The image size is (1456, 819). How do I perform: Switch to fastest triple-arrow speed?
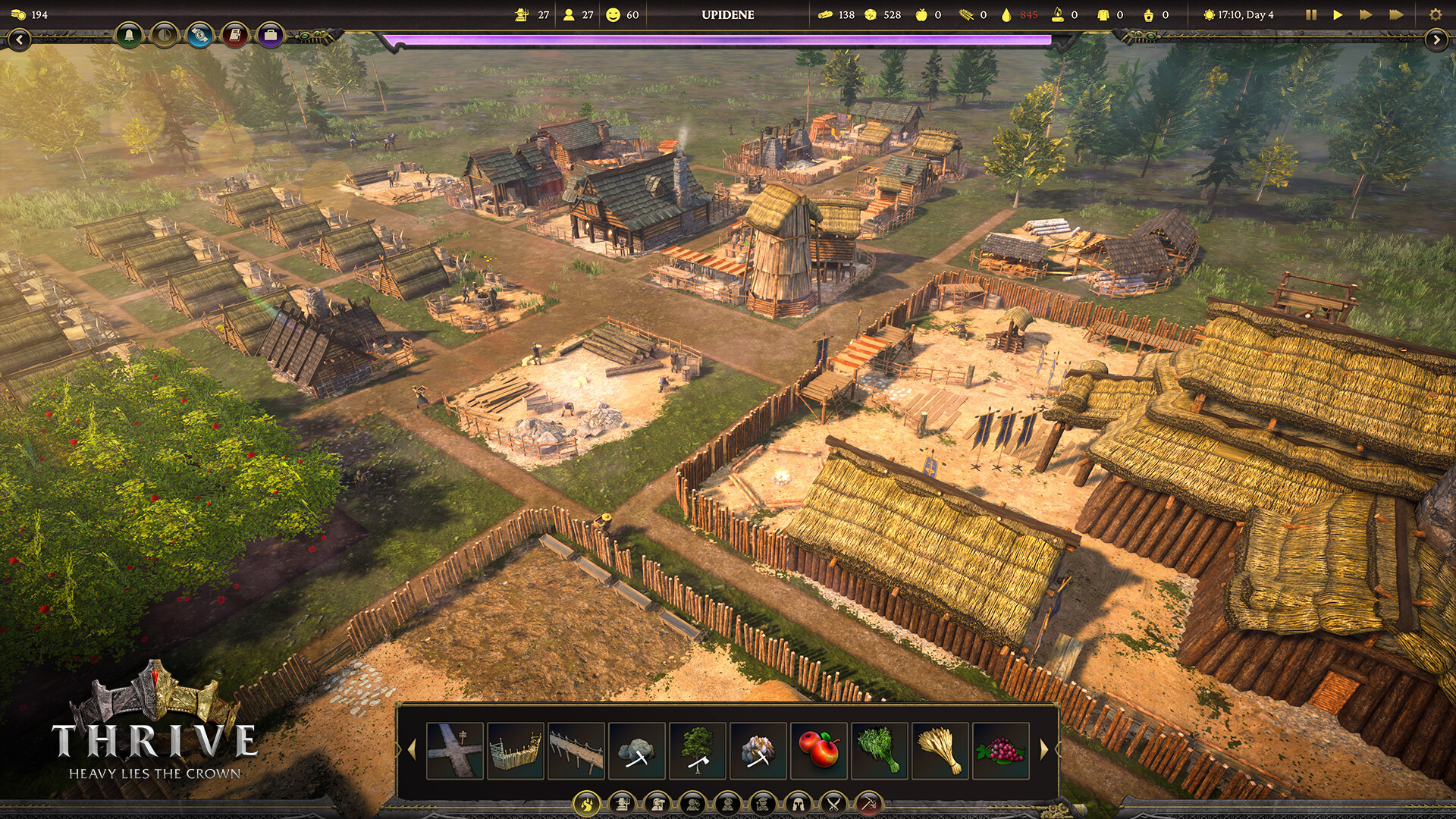[1395, 14]
